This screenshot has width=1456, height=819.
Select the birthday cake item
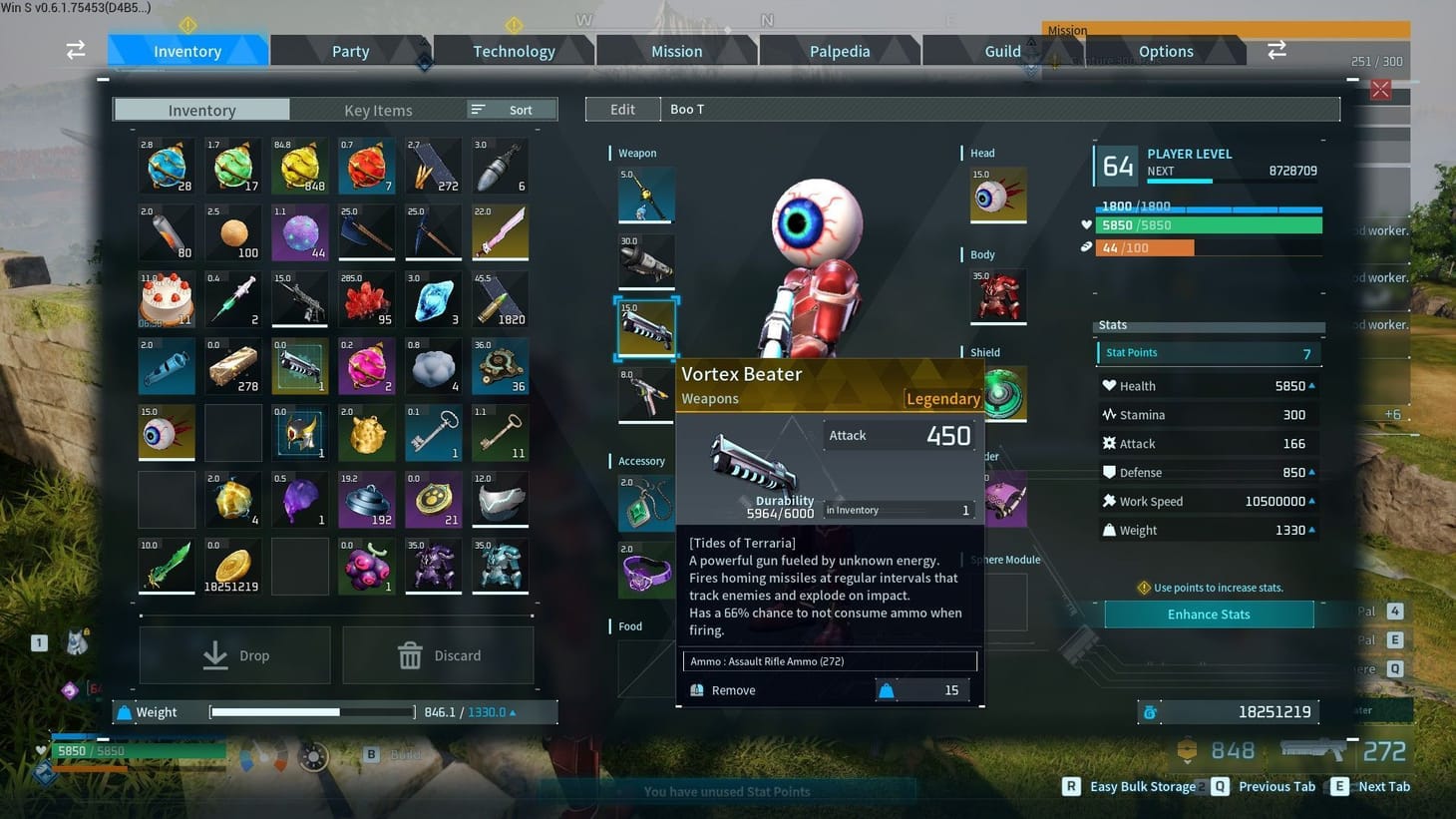[x=166, y=298]
